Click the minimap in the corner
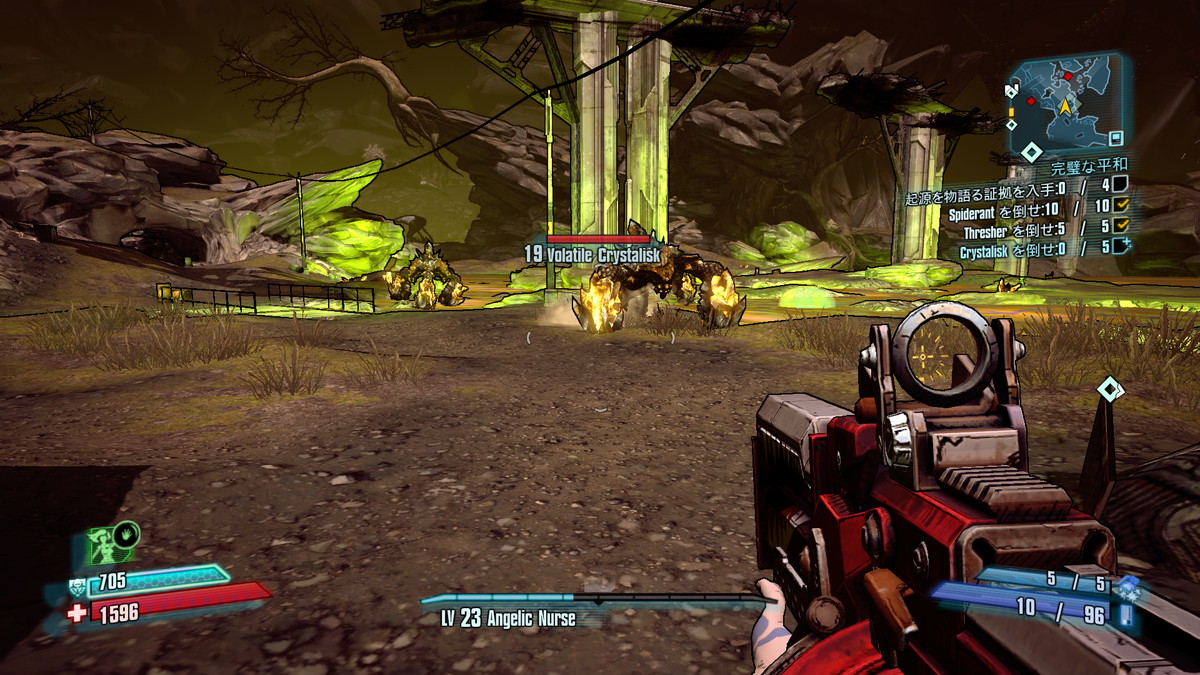 point(1067,99)
